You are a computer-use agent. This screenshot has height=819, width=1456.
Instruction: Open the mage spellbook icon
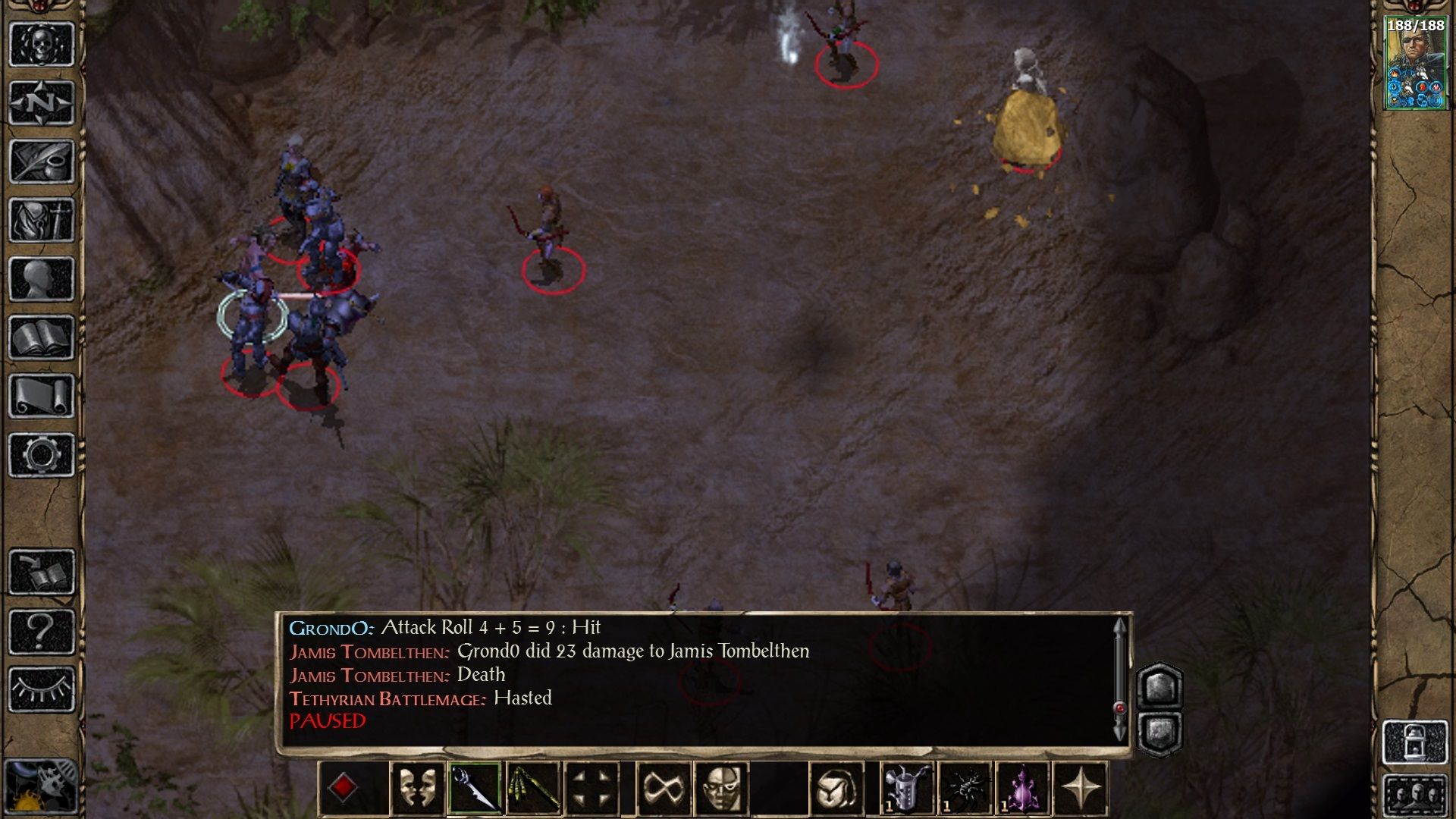(x=42, y=337)
